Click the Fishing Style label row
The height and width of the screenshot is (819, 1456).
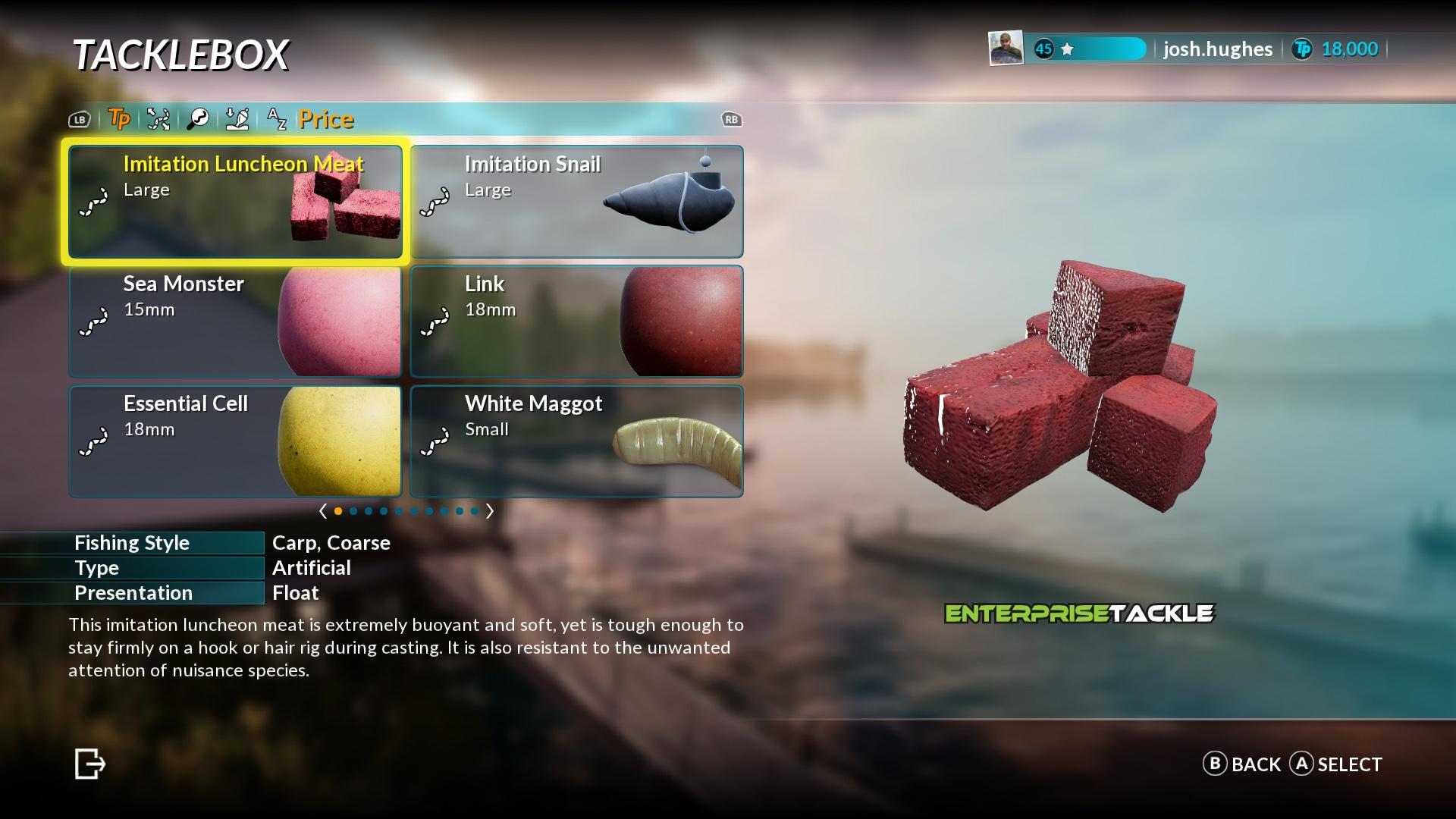click(x=133, y=543)
